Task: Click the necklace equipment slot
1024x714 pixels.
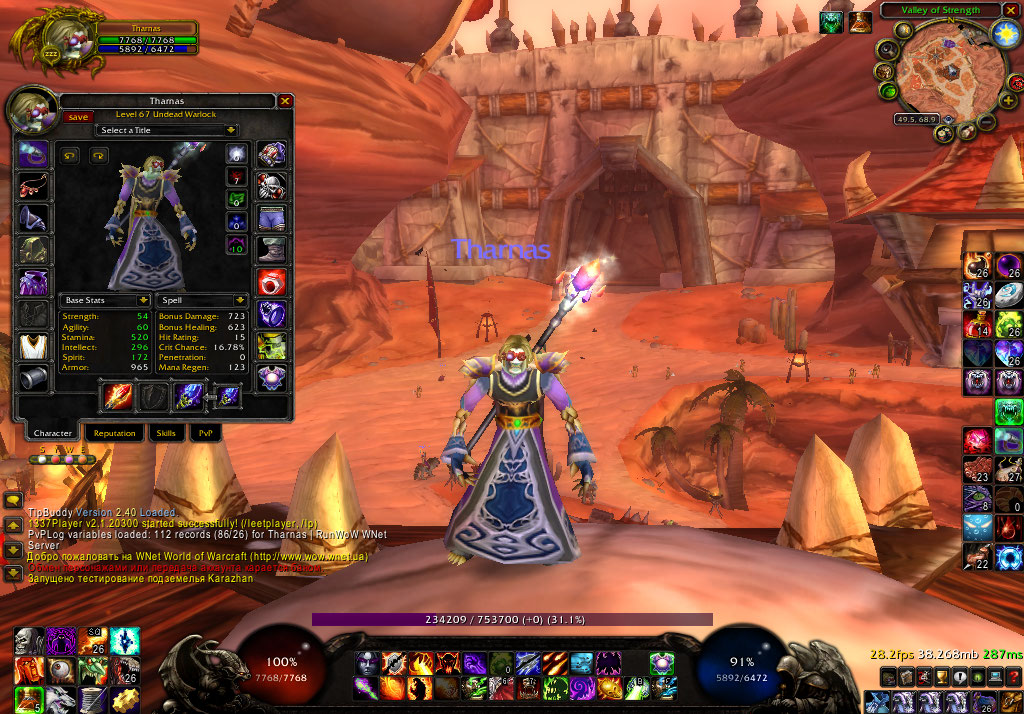Action: [33, 186]
